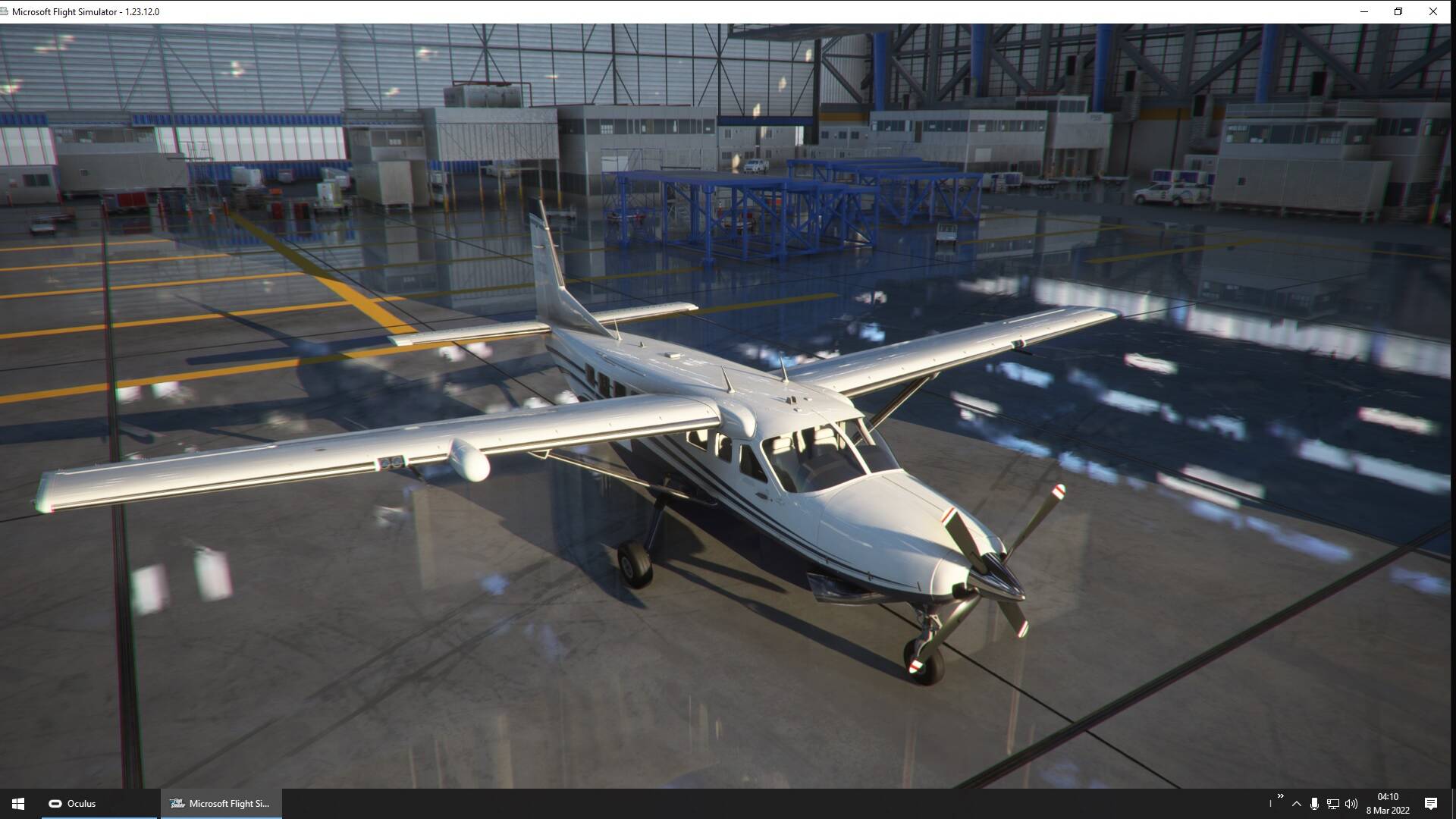Click the Oculus taskbar label text
The height and width of the screenshot is (819, 1456).
81,803
